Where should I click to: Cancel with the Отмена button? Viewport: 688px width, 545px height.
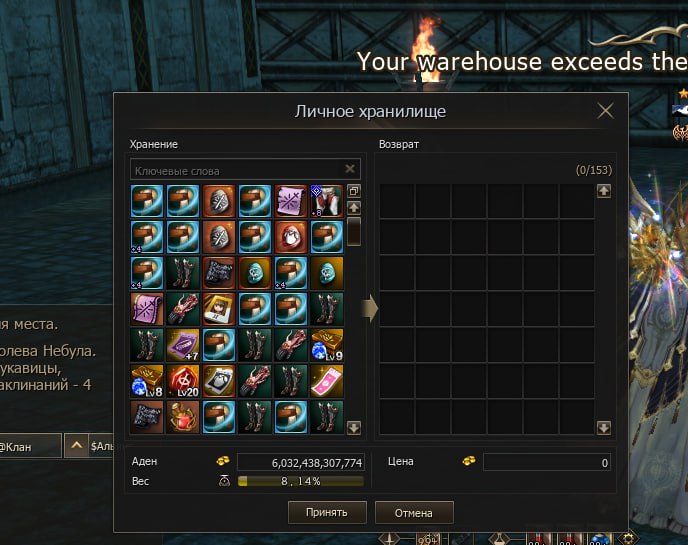(x=414, y=512)
